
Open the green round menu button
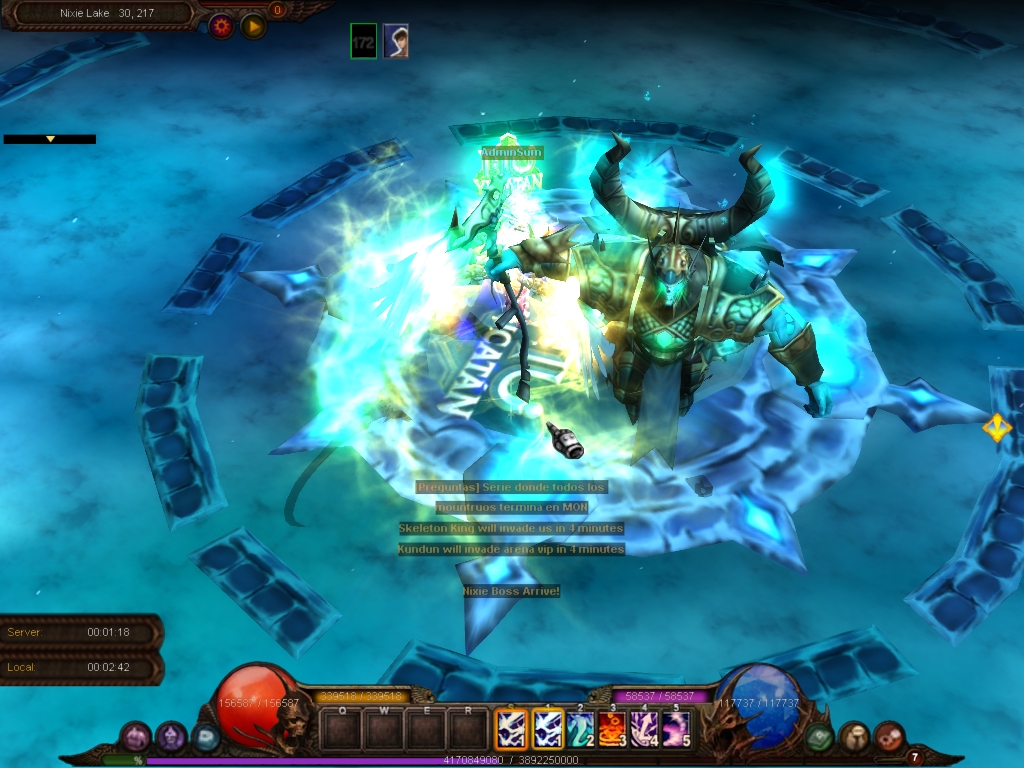coord(820,737)
